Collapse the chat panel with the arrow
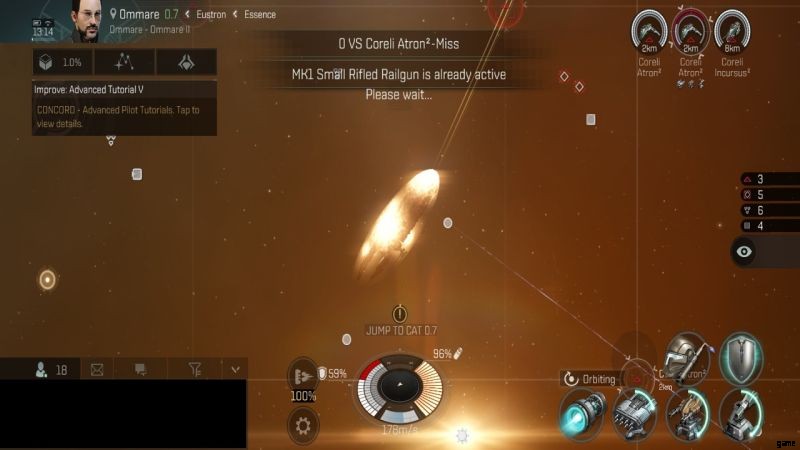The width and height of the screenshot is (800, 450). click(x=235, y=369)
